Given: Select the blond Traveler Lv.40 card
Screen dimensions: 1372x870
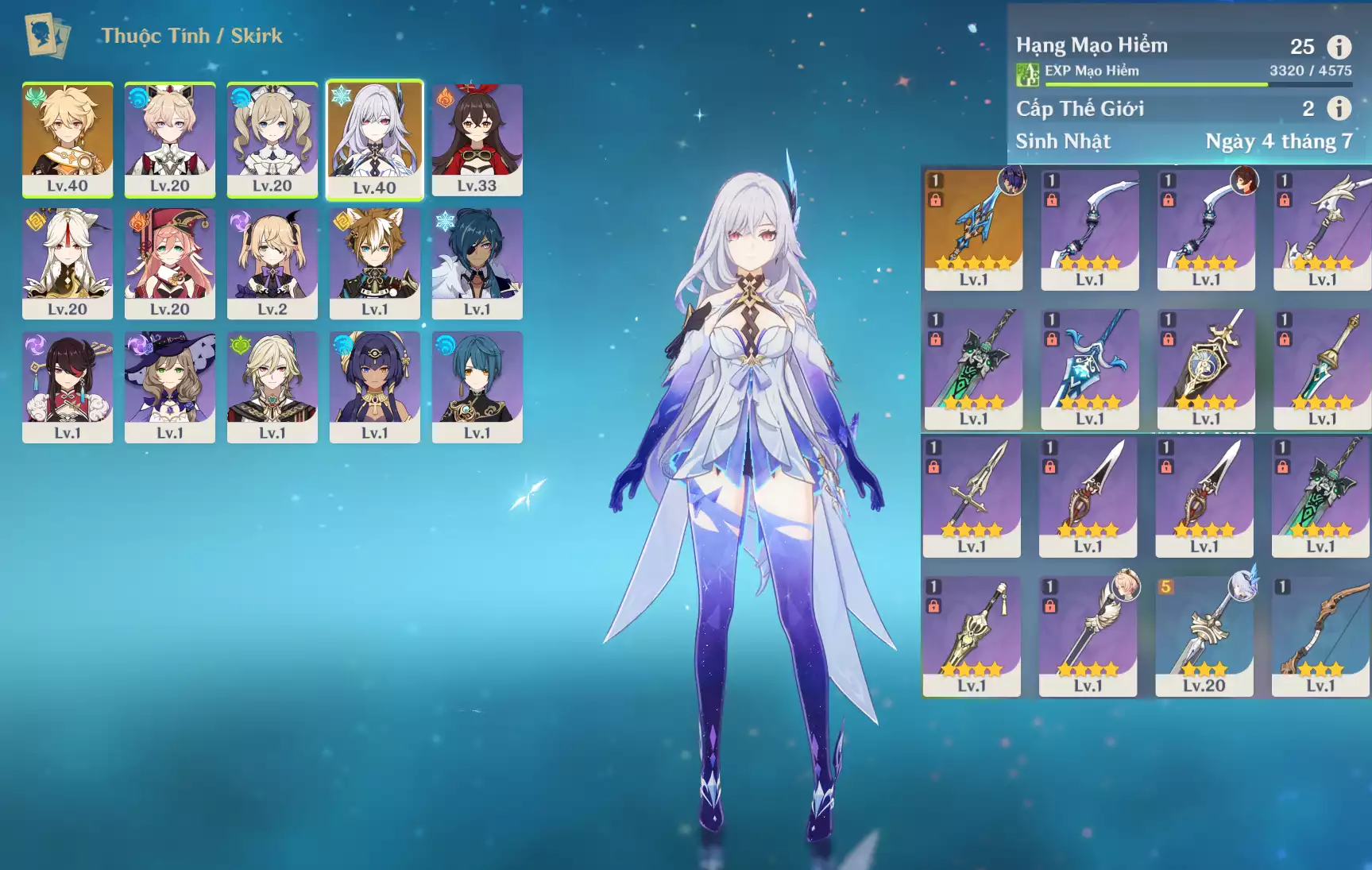Looking at the screenshot, I should pos(68,140).
